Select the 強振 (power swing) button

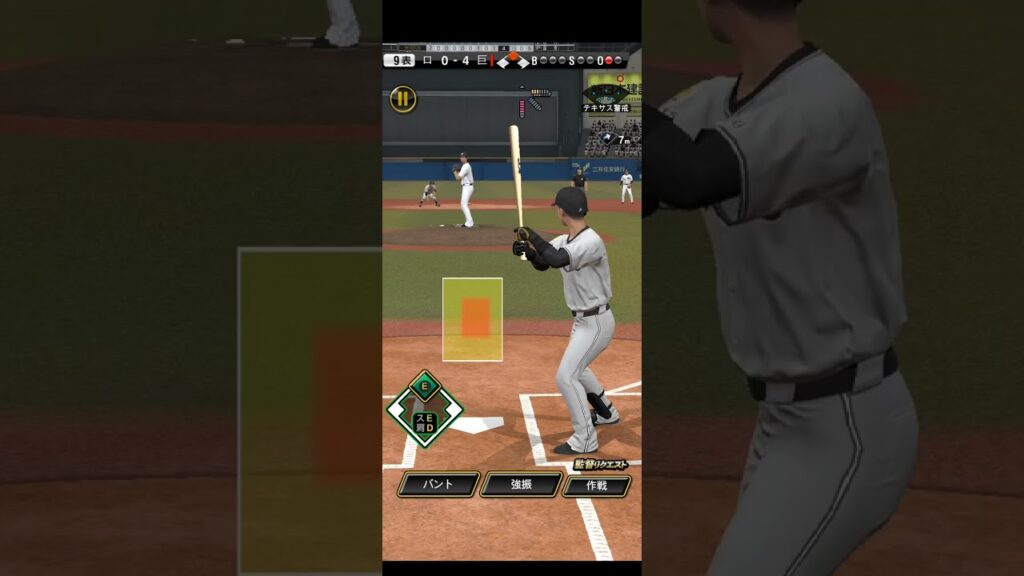tap(520, 484)
